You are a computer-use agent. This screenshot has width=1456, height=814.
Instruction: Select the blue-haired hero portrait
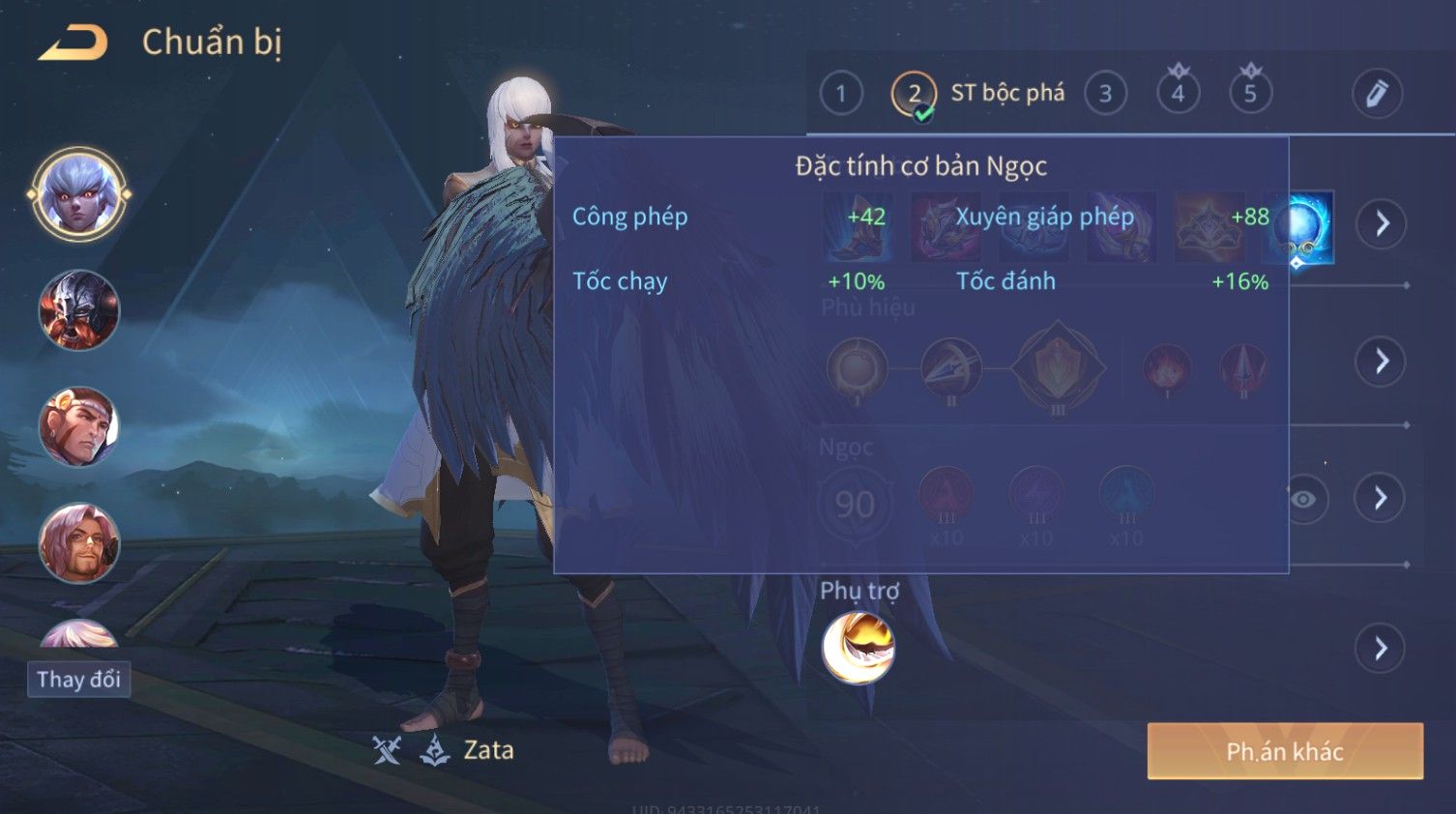(79, 194)
